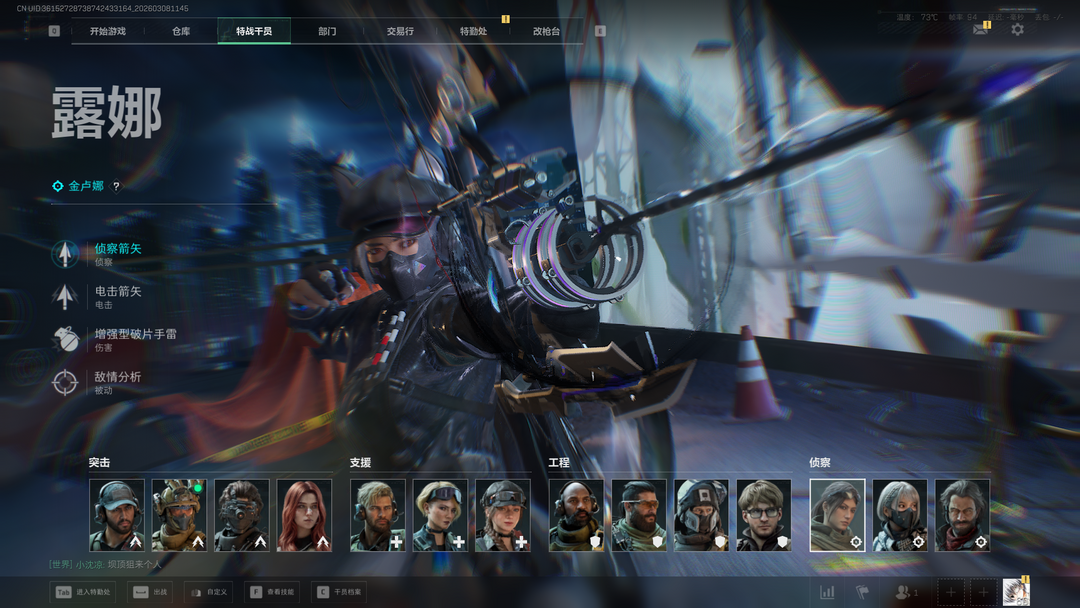Image resolution: width=1080 pixels, height=608 pixels.
Task: Open the 干员档案 operator profile button
Action: coord(339,592)
